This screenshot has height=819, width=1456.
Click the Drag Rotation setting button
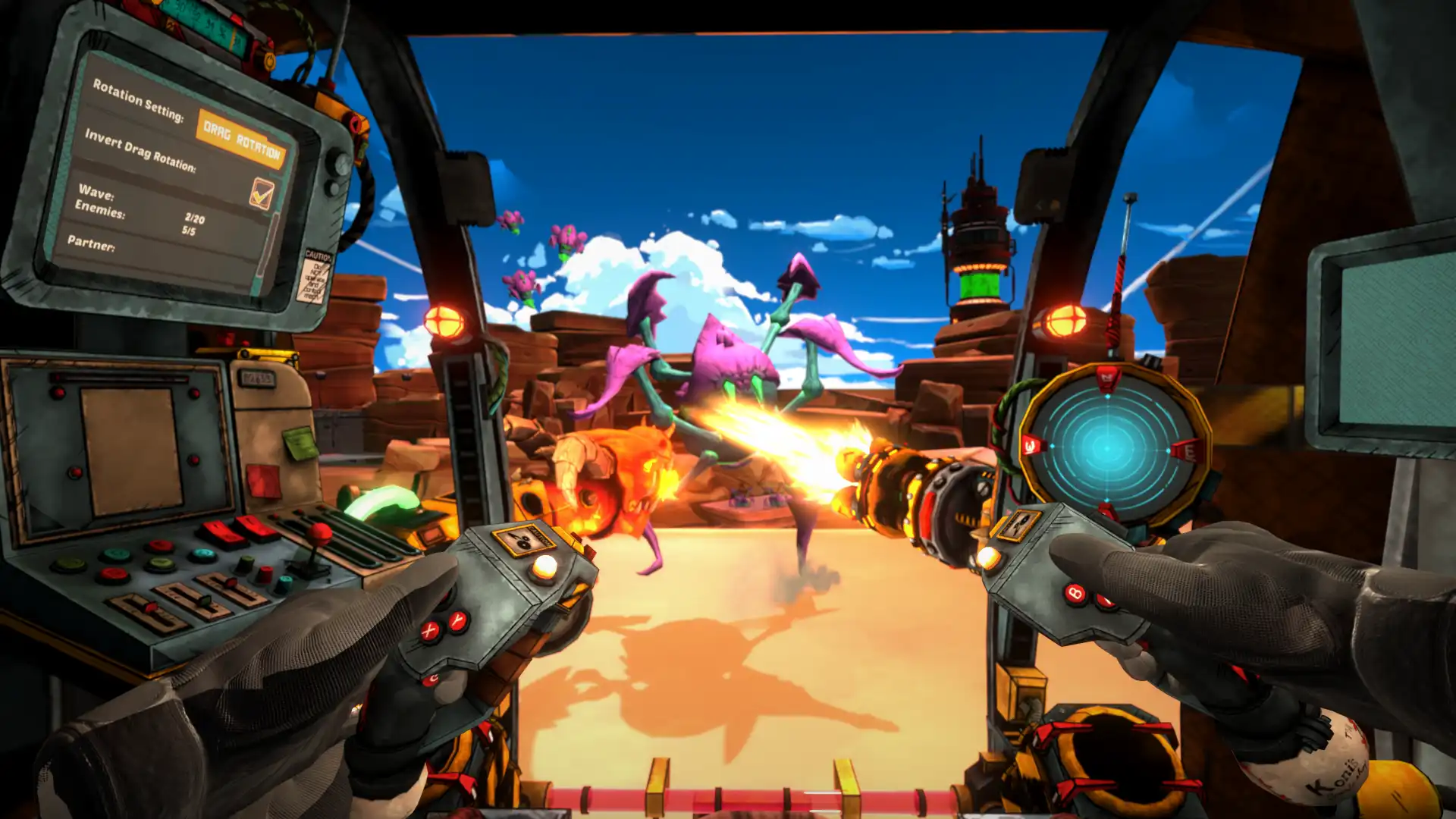tap(241, 139)
